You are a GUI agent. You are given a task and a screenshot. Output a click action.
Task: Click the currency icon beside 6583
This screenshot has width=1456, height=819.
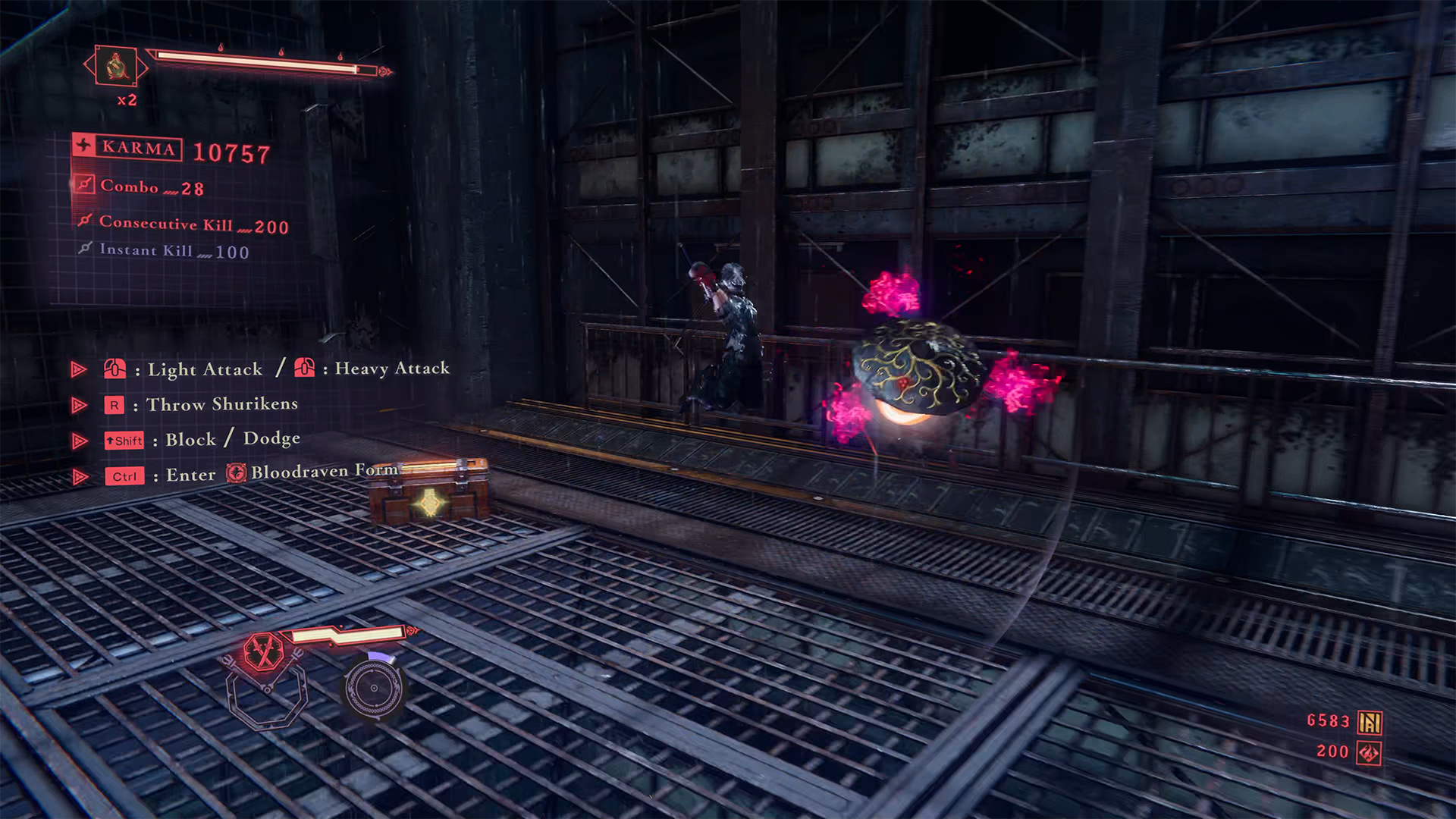(x=1370, y=722)
